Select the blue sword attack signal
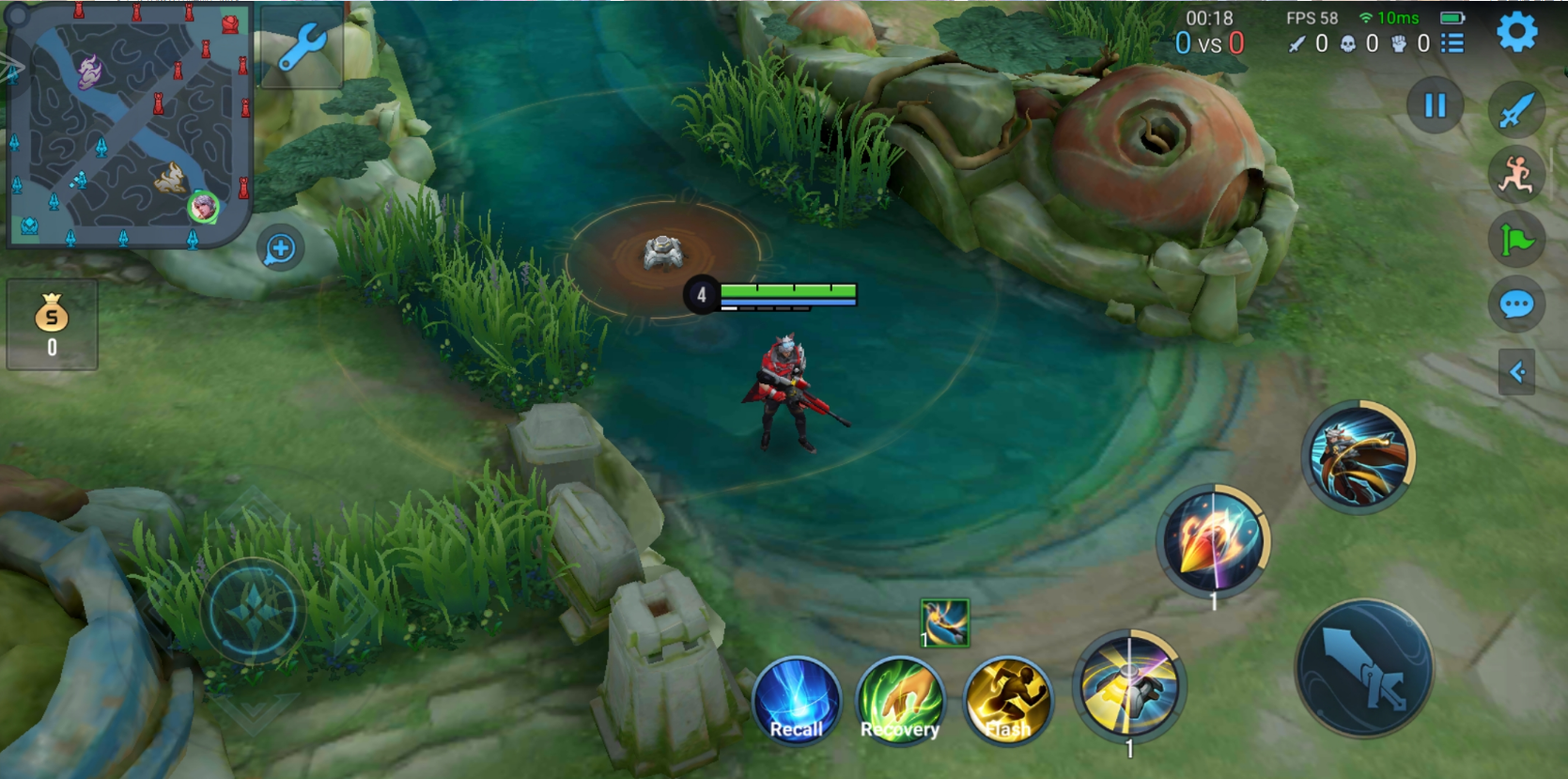Viewport: 1568px width, 779px height. [x=1516, y=110]
